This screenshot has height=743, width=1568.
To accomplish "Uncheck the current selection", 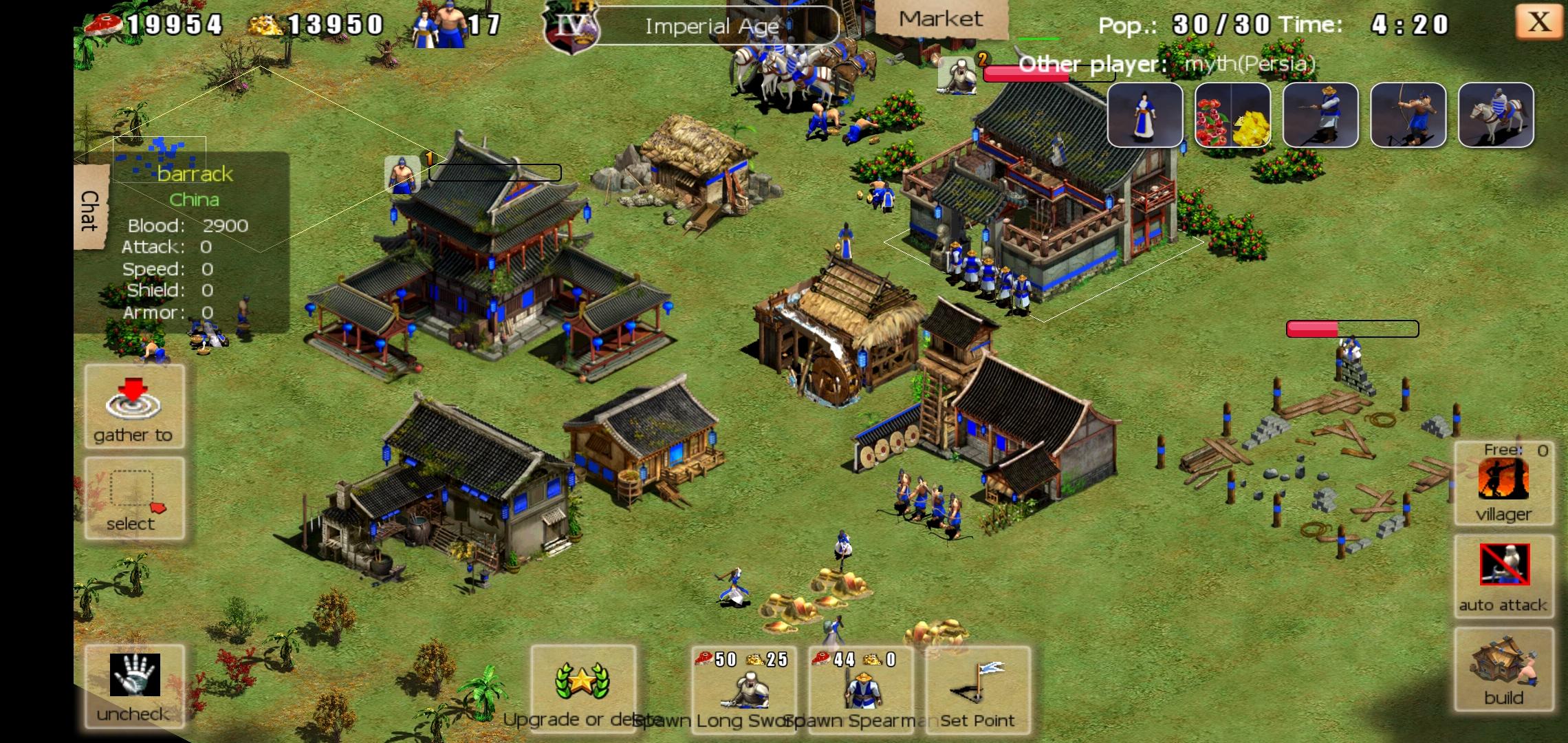I will click(135, 686).
